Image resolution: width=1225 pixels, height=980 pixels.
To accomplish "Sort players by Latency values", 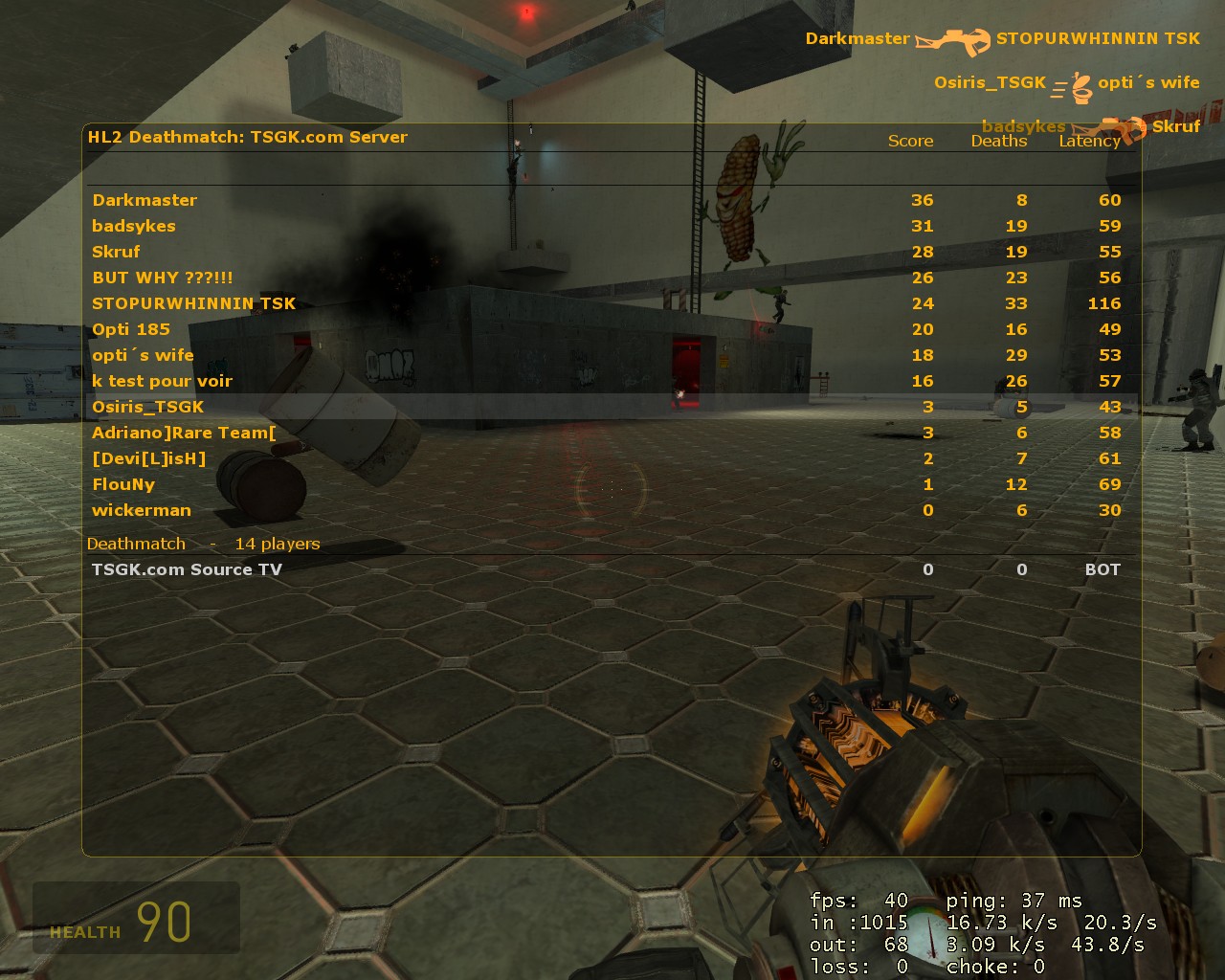I will tap(1089, 141).
